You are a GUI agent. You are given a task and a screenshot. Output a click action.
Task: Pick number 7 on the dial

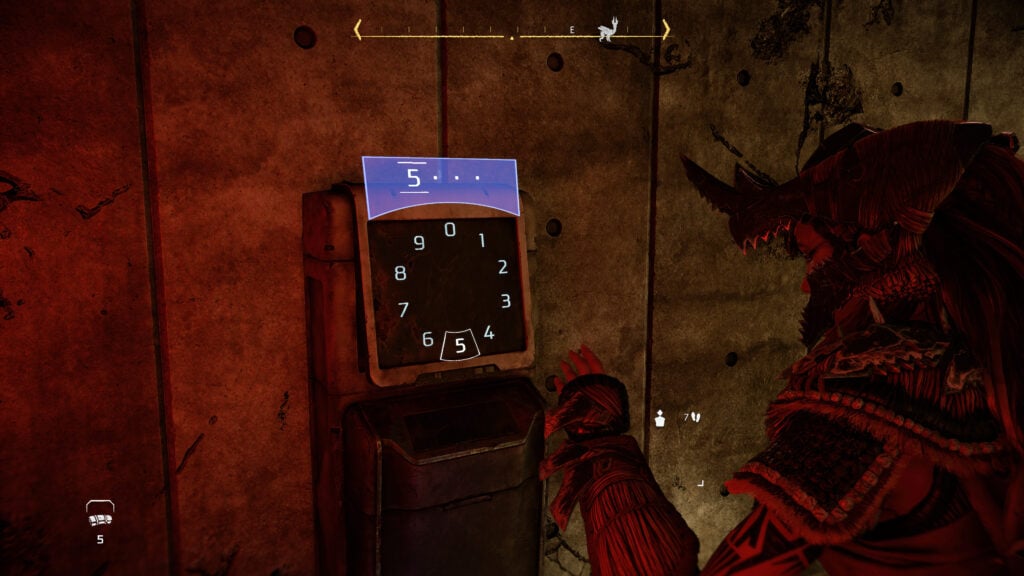pyautogui.click(x=404, y=309)
